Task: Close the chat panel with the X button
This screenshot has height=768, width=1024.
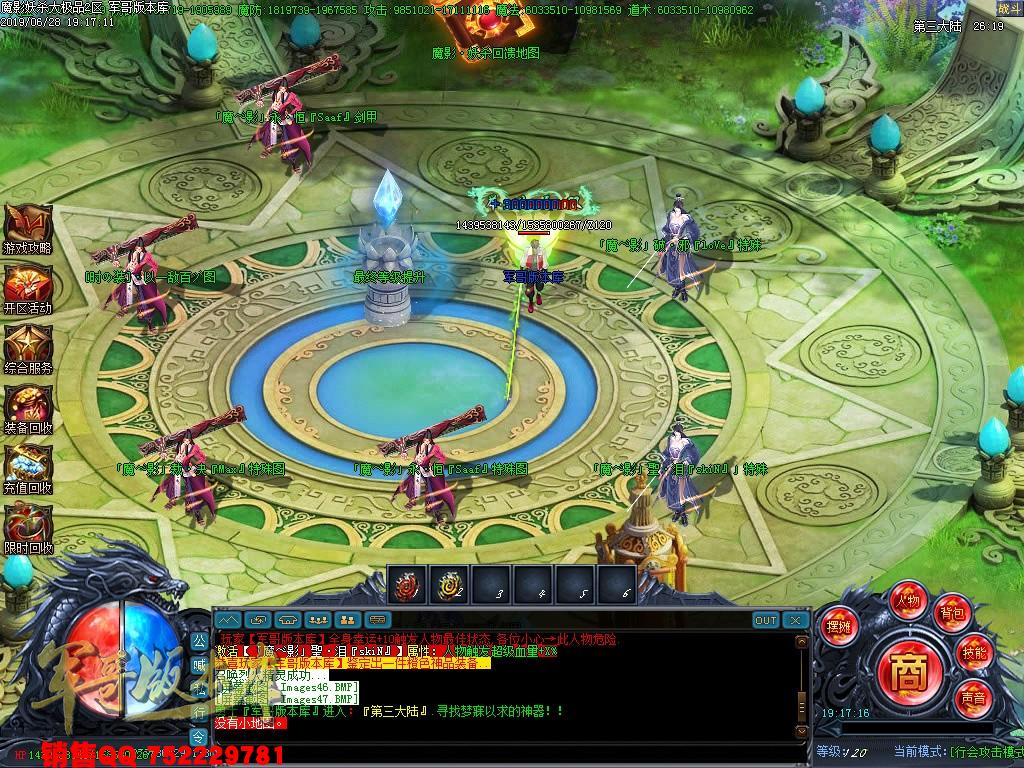Action: coord(795,620)
